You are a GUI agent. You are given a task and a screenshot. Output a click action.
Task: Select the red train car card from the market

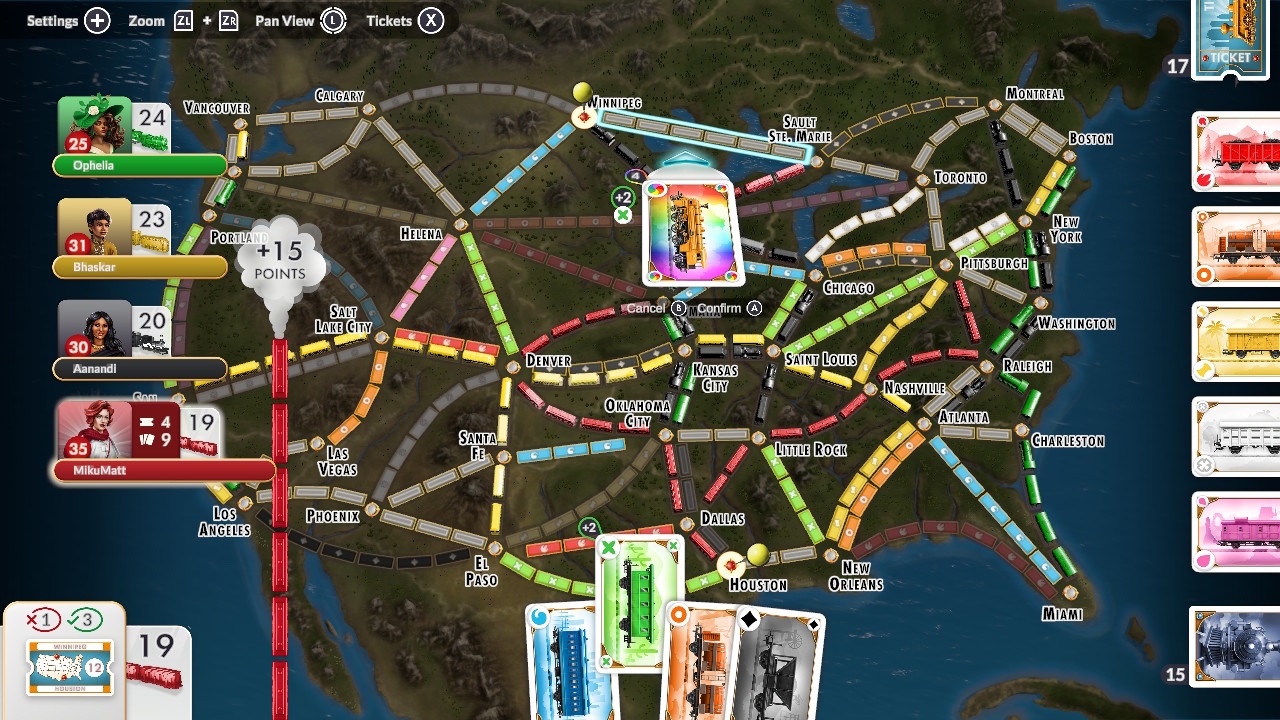[1238, 152]
